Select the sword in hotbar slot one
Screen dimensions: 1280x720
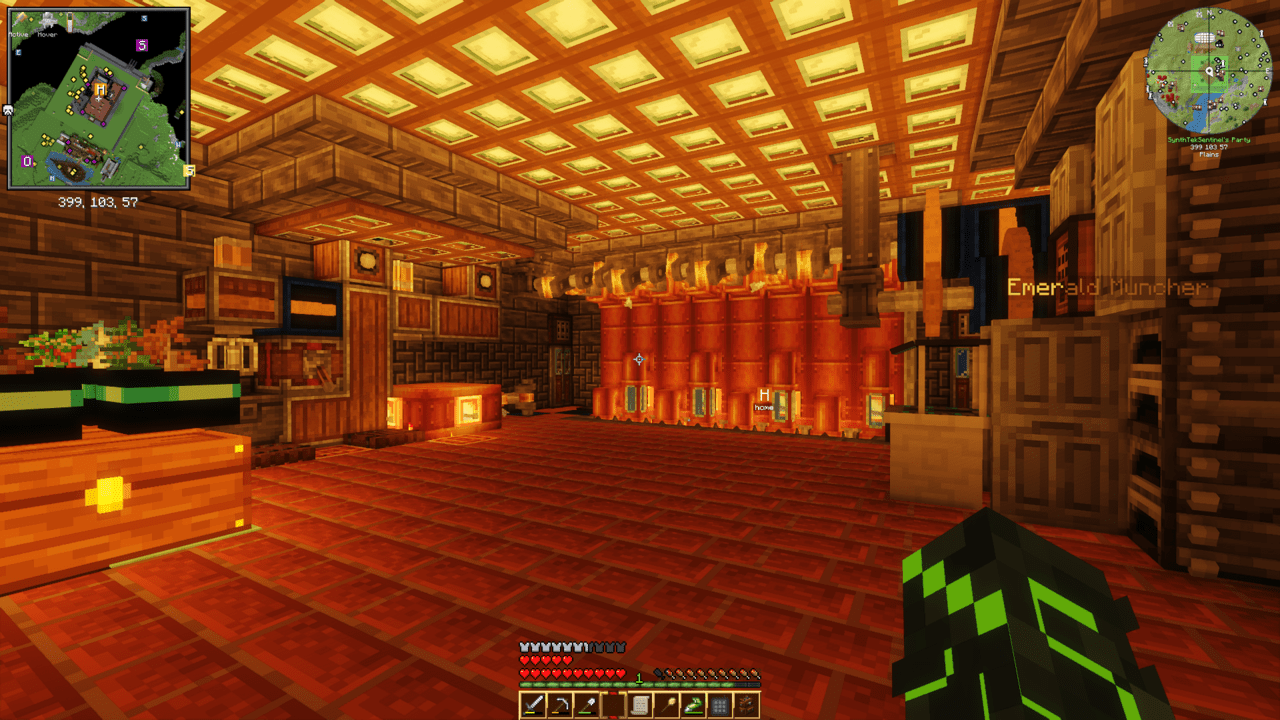(532, 703)
